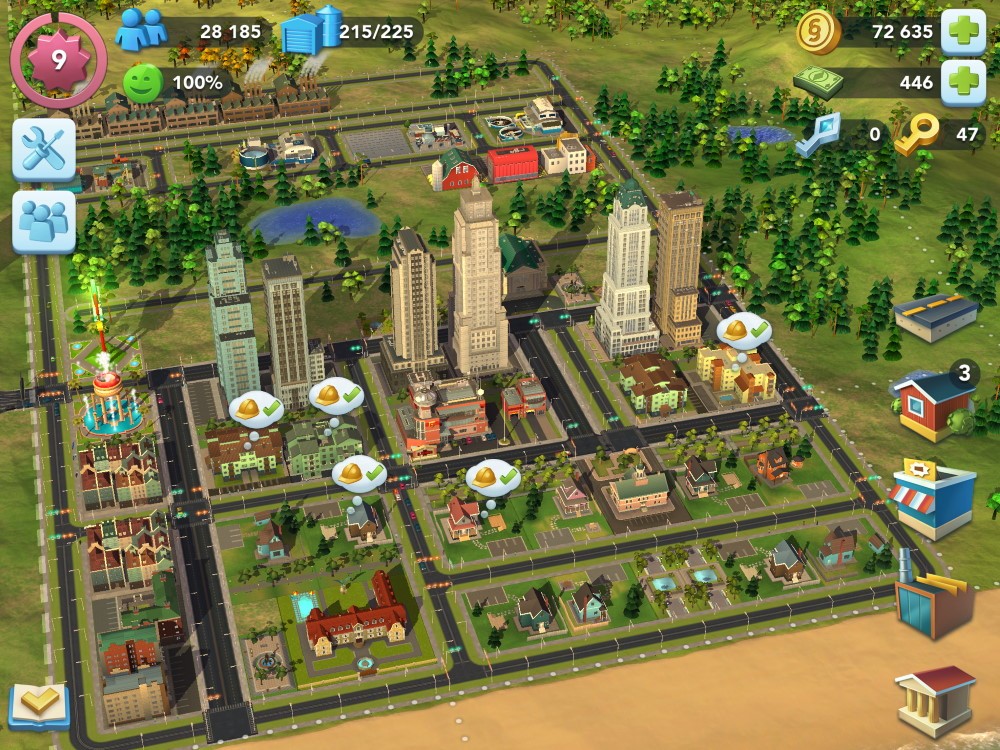Select the green happiness smiley
This screenshot has height=750, width=1000.
click(x=143, y=82)
